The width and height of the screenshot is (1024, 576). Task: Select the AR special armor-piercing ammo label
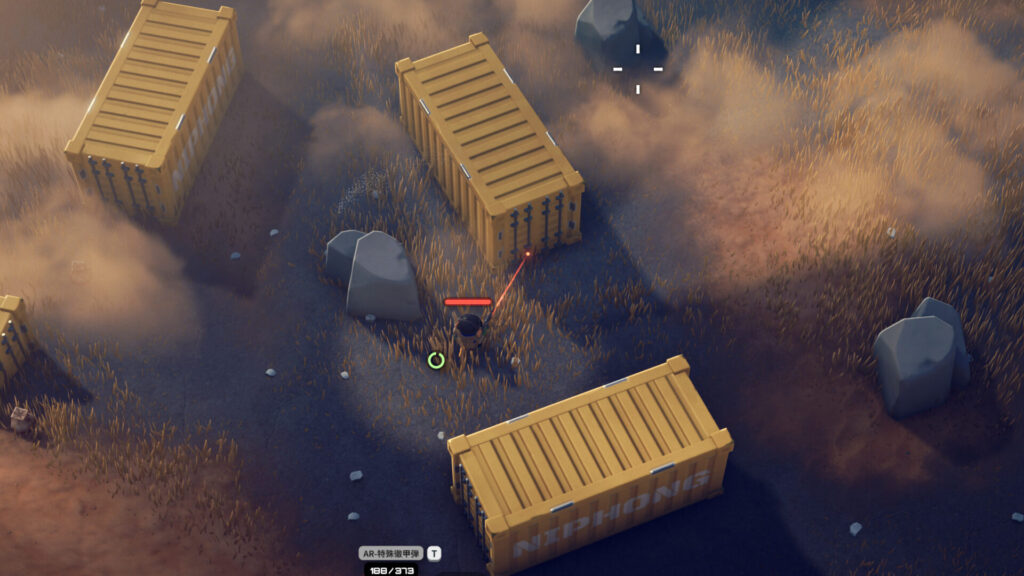pos(391,552)
